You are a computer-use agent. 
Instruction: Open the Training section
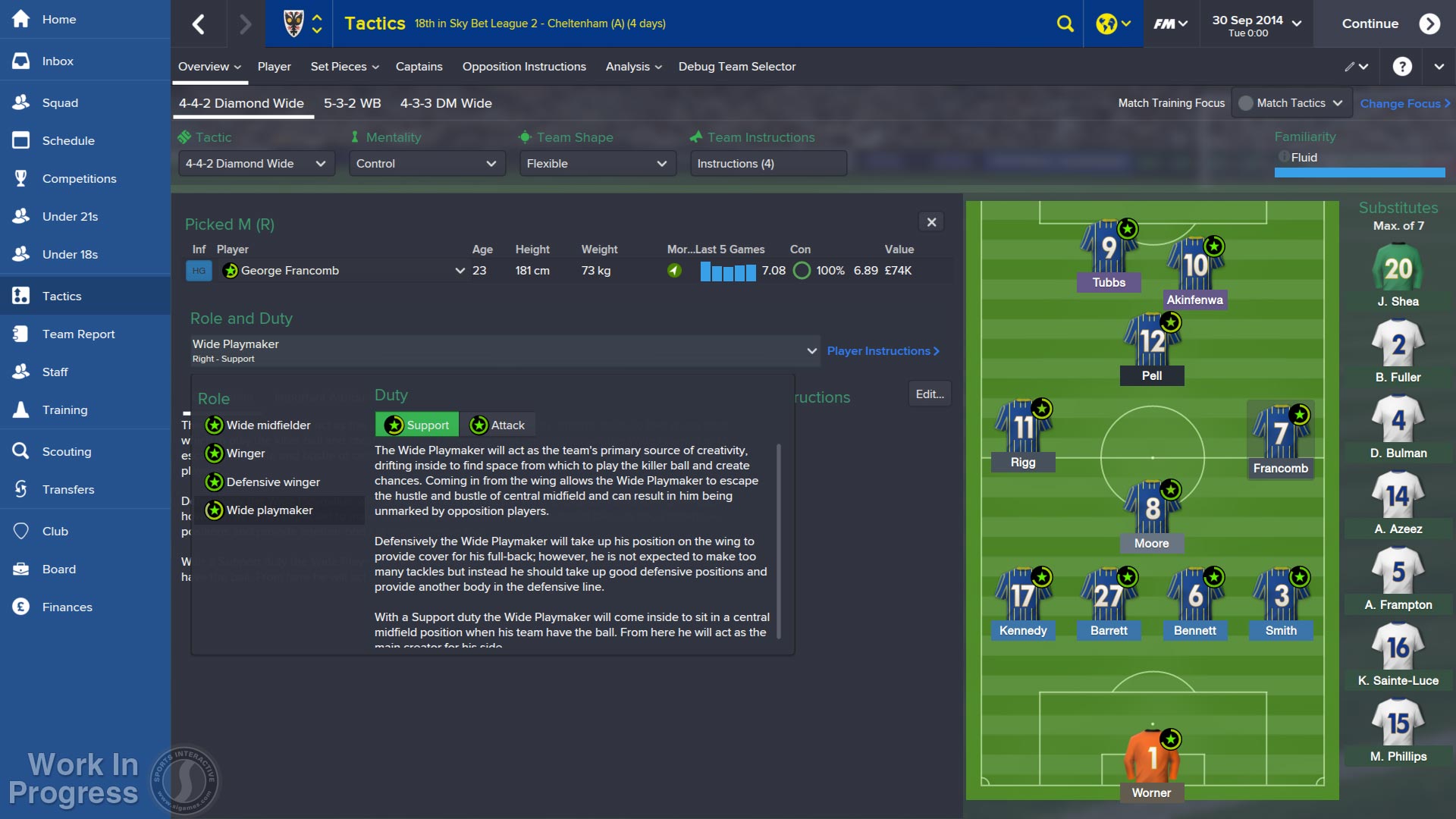coord(64,410)
